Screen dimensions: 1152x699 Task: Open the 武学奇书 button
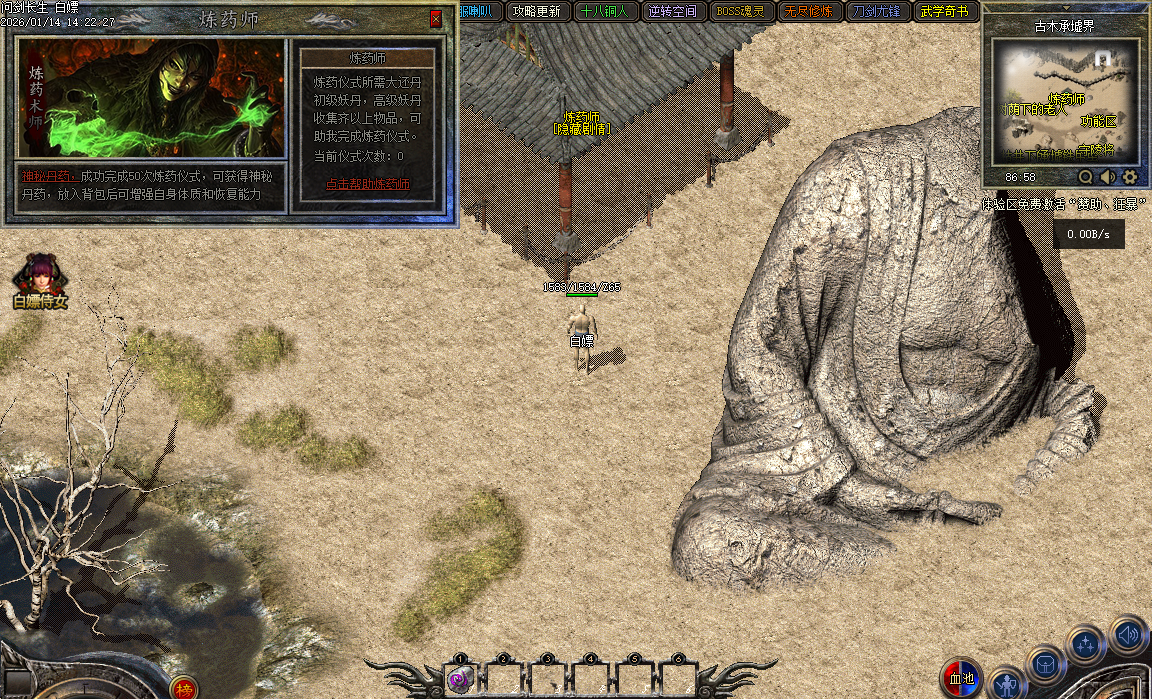944,12
